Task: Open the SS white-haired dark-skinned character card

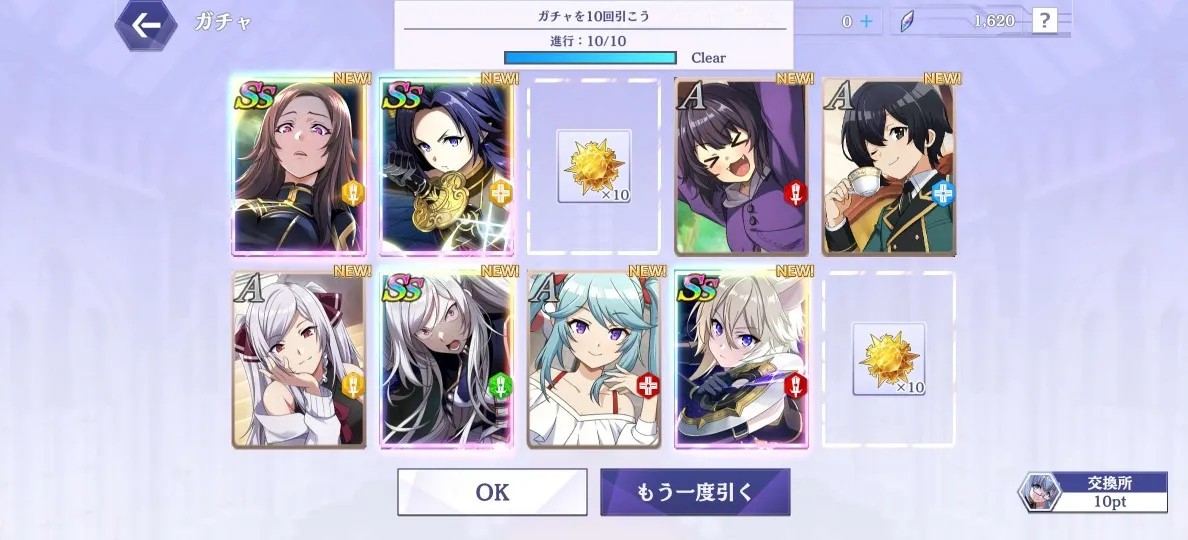Action: (x=446, y=360)
